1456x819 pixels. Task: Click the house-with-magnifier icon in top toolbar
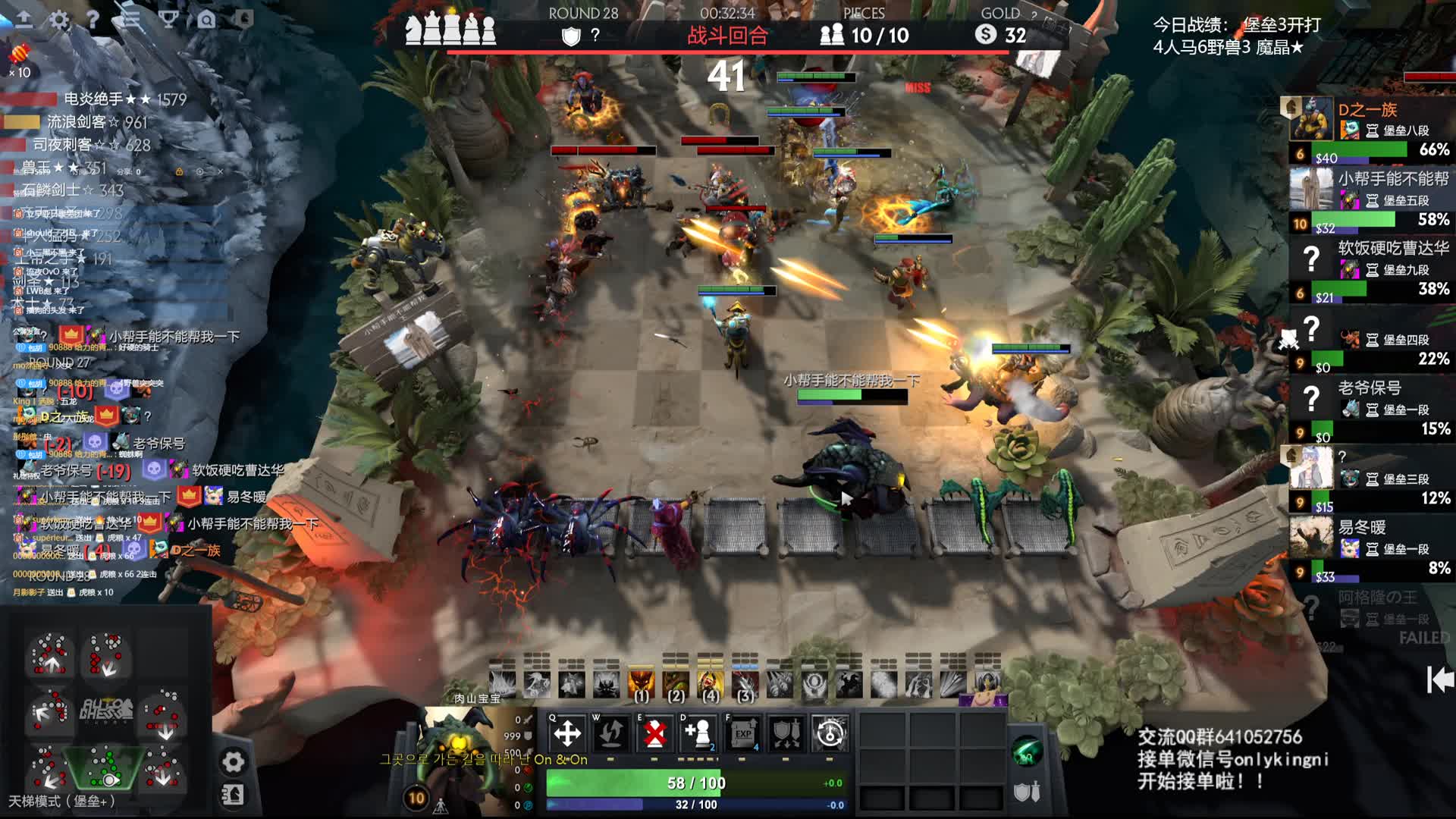[206, 20]
